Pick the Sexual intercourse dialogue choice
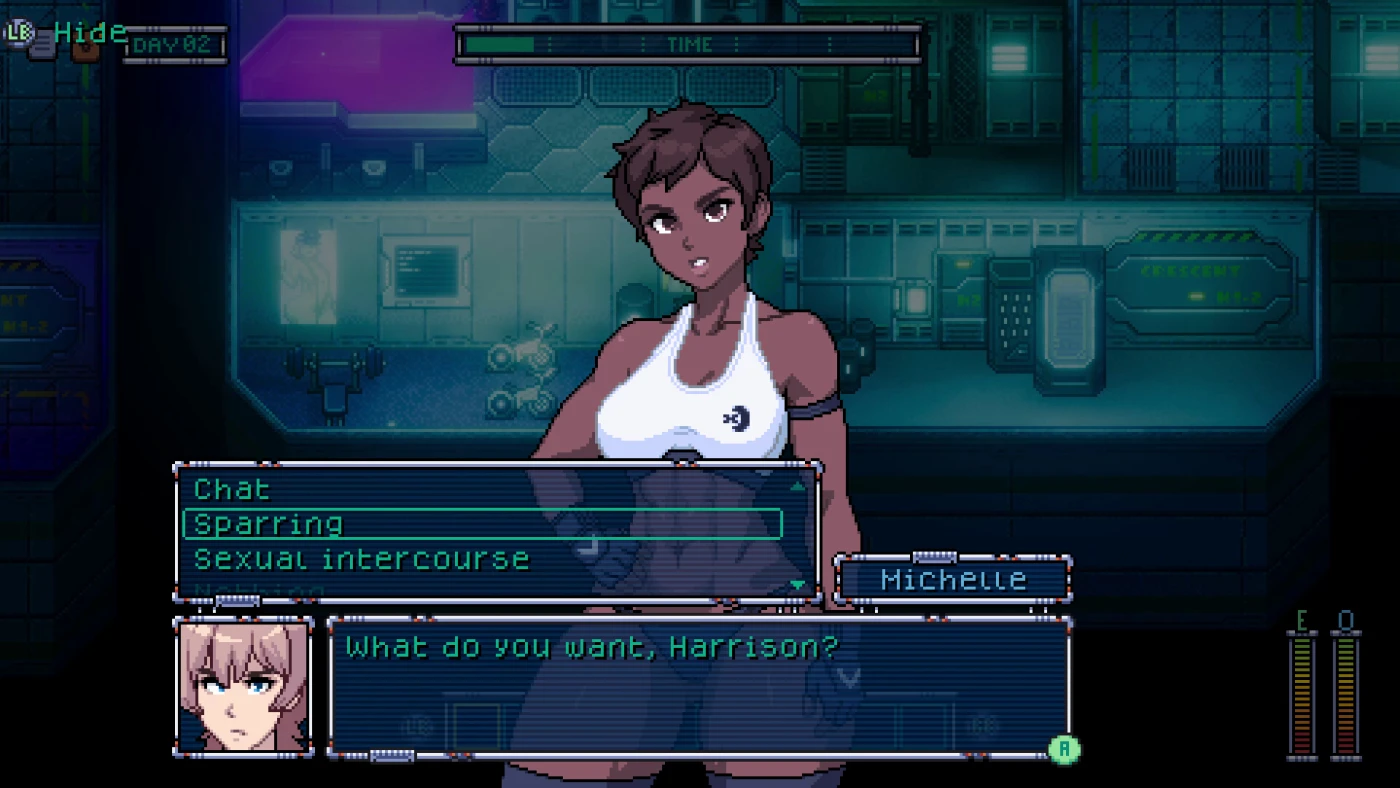Screen dimensions: 1400x788 point(361,558)
